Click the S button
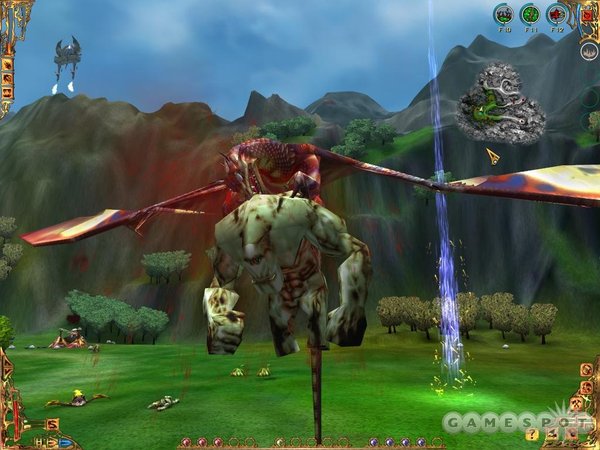 51,424
